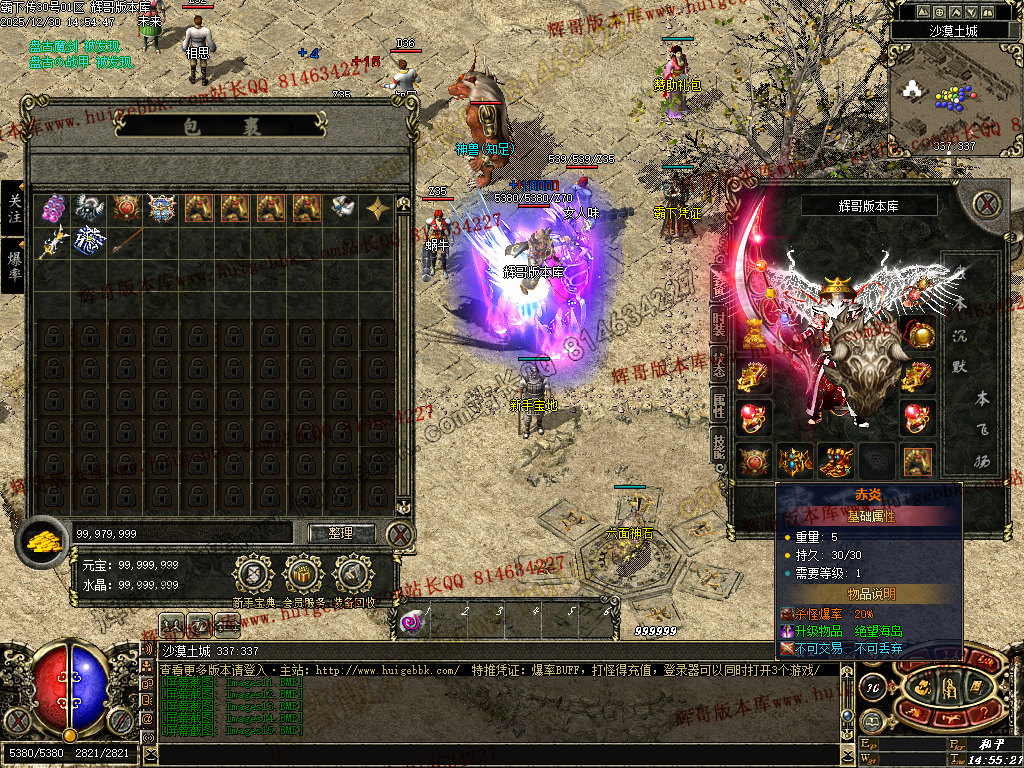
Task: Open the 时装 fashion tab
Action: coord(718,323)
